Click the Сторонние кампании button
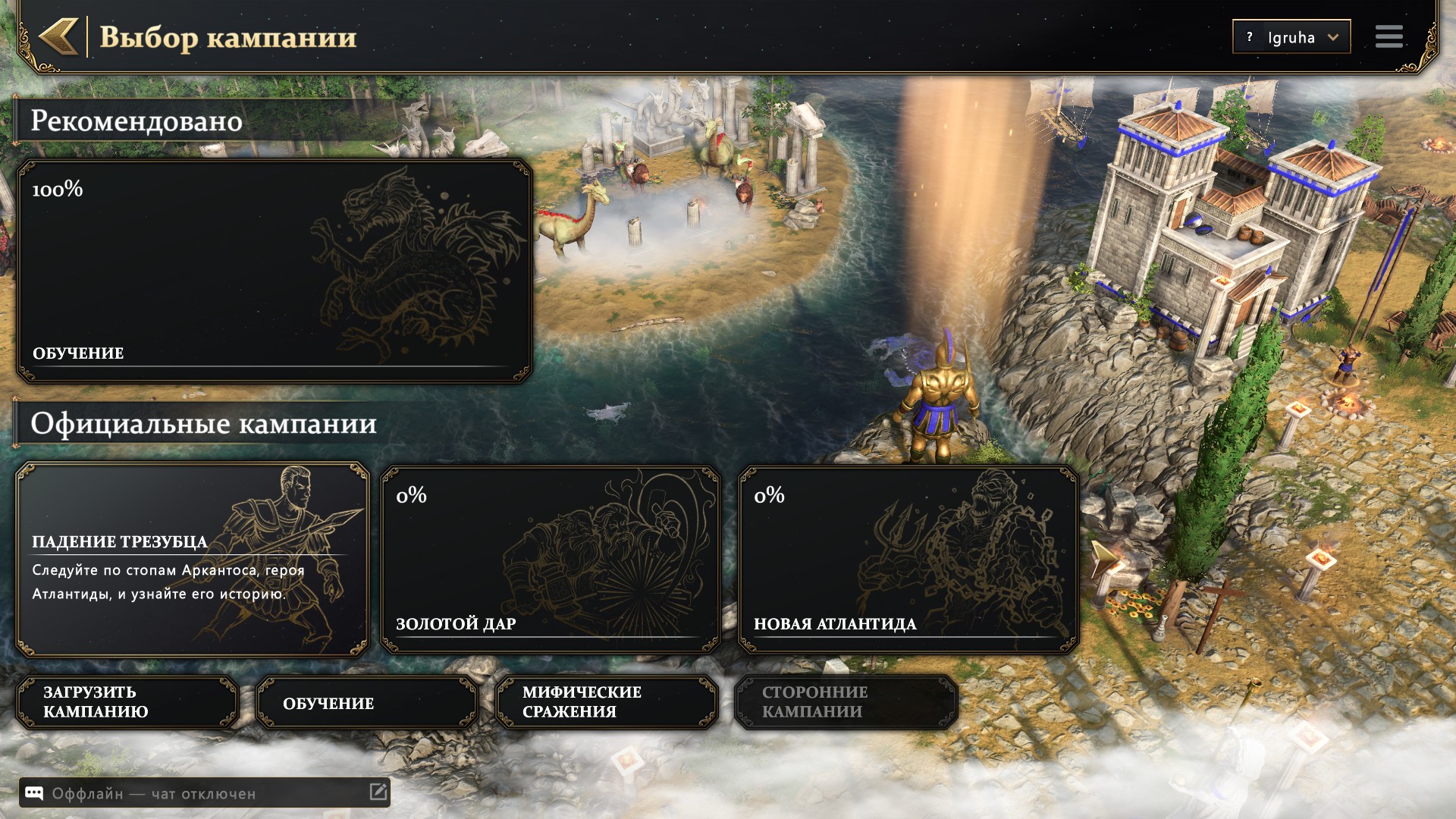 [x=846, y=702]
